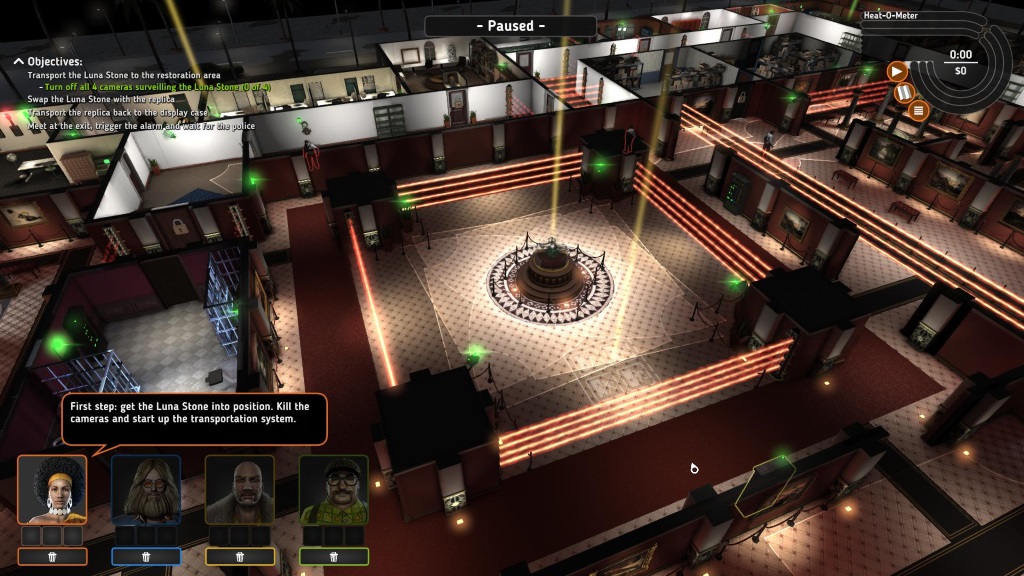Click the orange-framed trash button
This screenshot has width=1024, height=576.
coord(52,556)
